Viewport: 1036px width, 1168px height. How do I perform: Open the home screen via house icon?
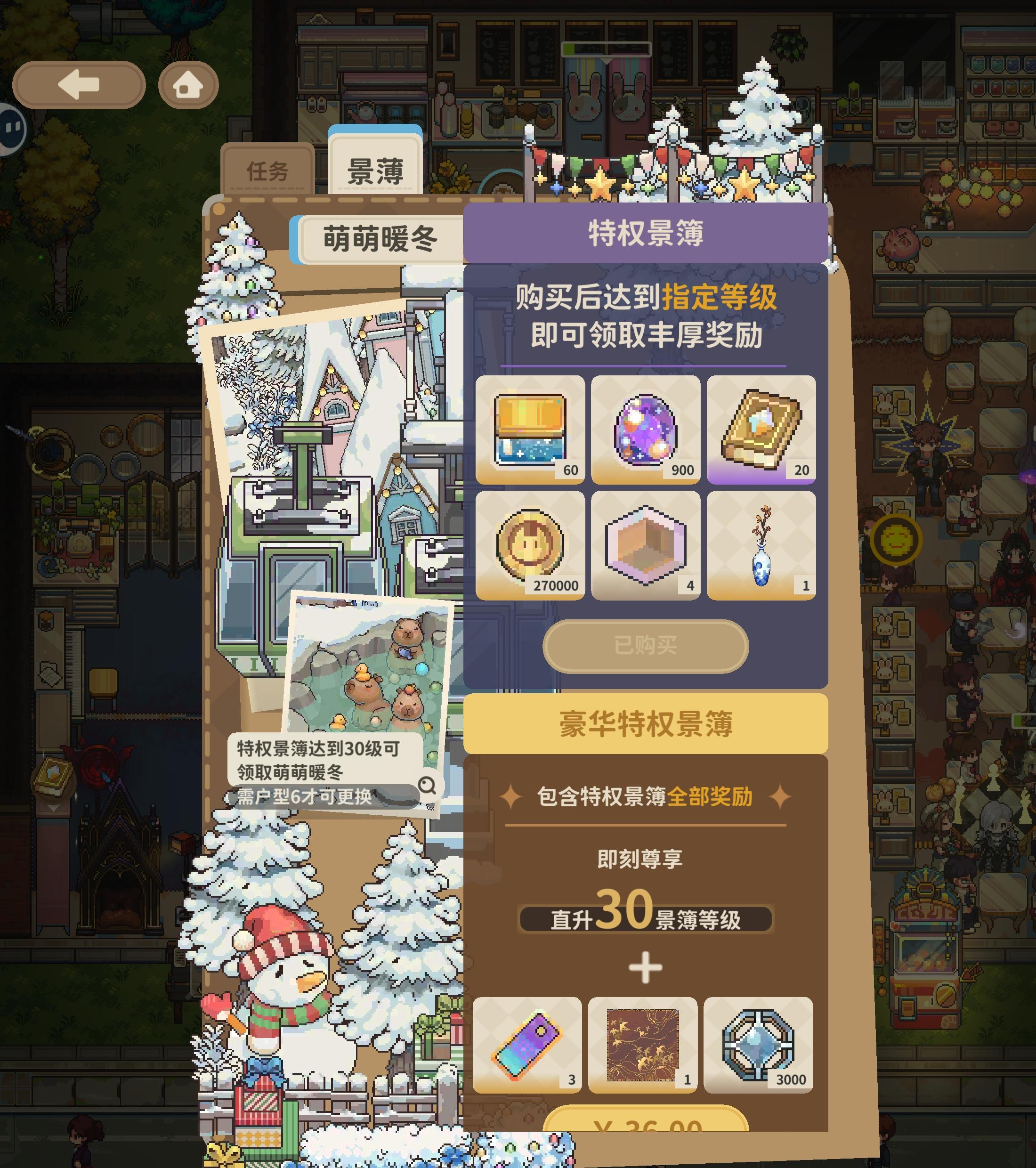click(188, 85)
